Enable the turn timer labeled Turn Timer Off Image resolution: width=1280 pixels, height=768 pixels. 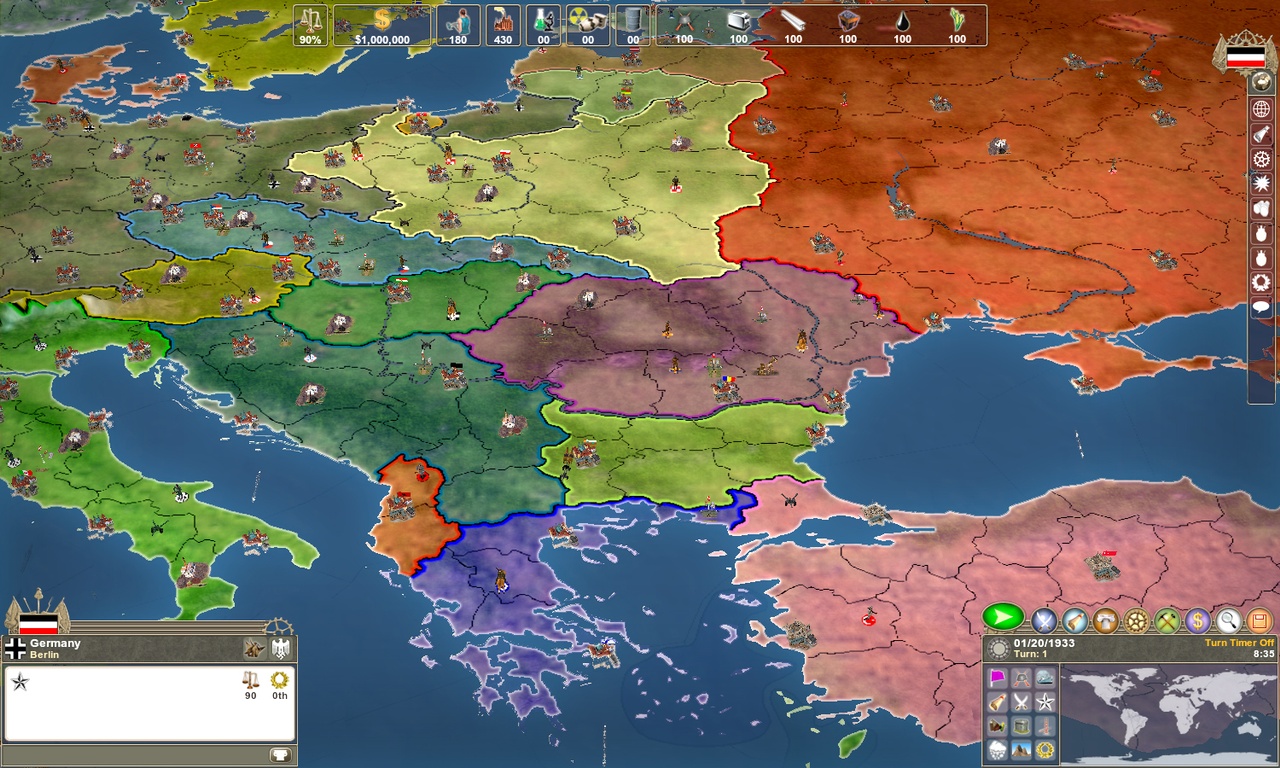(x=1240, y=643)
